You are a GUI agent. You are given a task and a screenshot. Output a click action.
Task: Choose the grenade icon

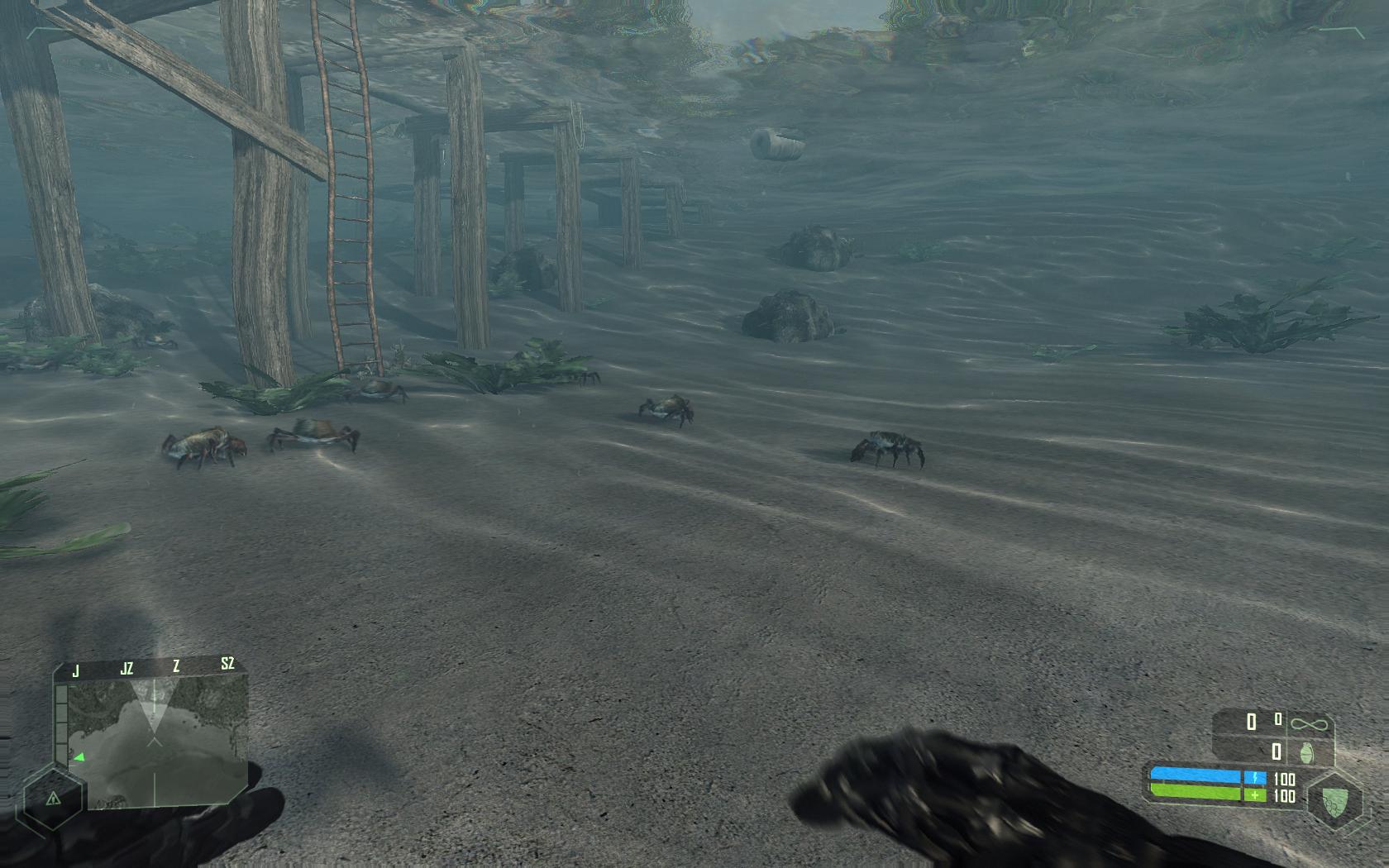point(1308,752)
